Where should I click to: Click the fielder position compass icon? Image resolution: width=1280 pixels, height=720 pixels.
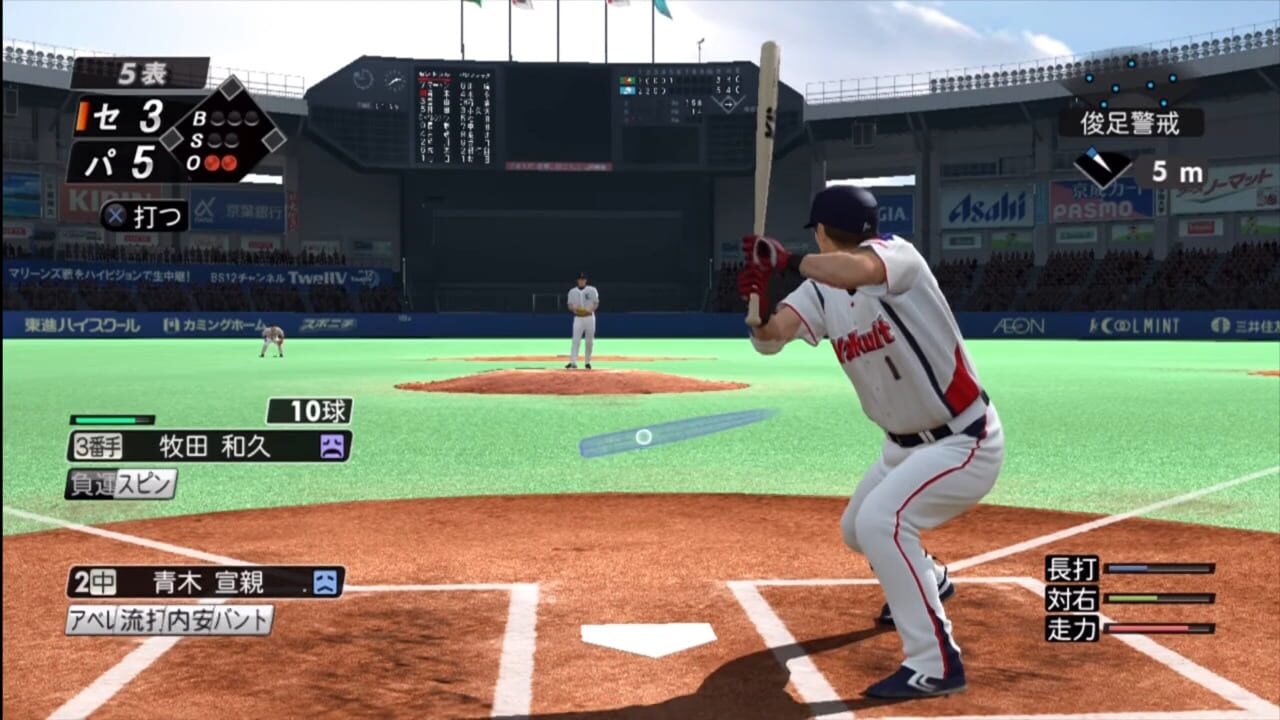(1103, 169)
